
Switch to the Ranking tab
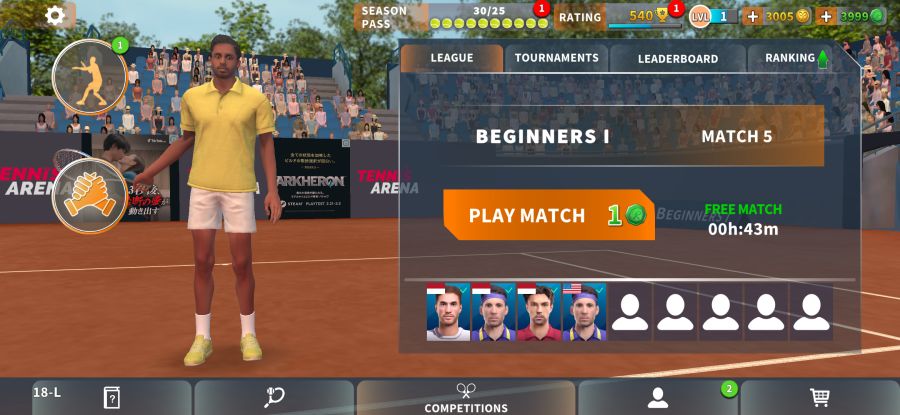point(796,58)
